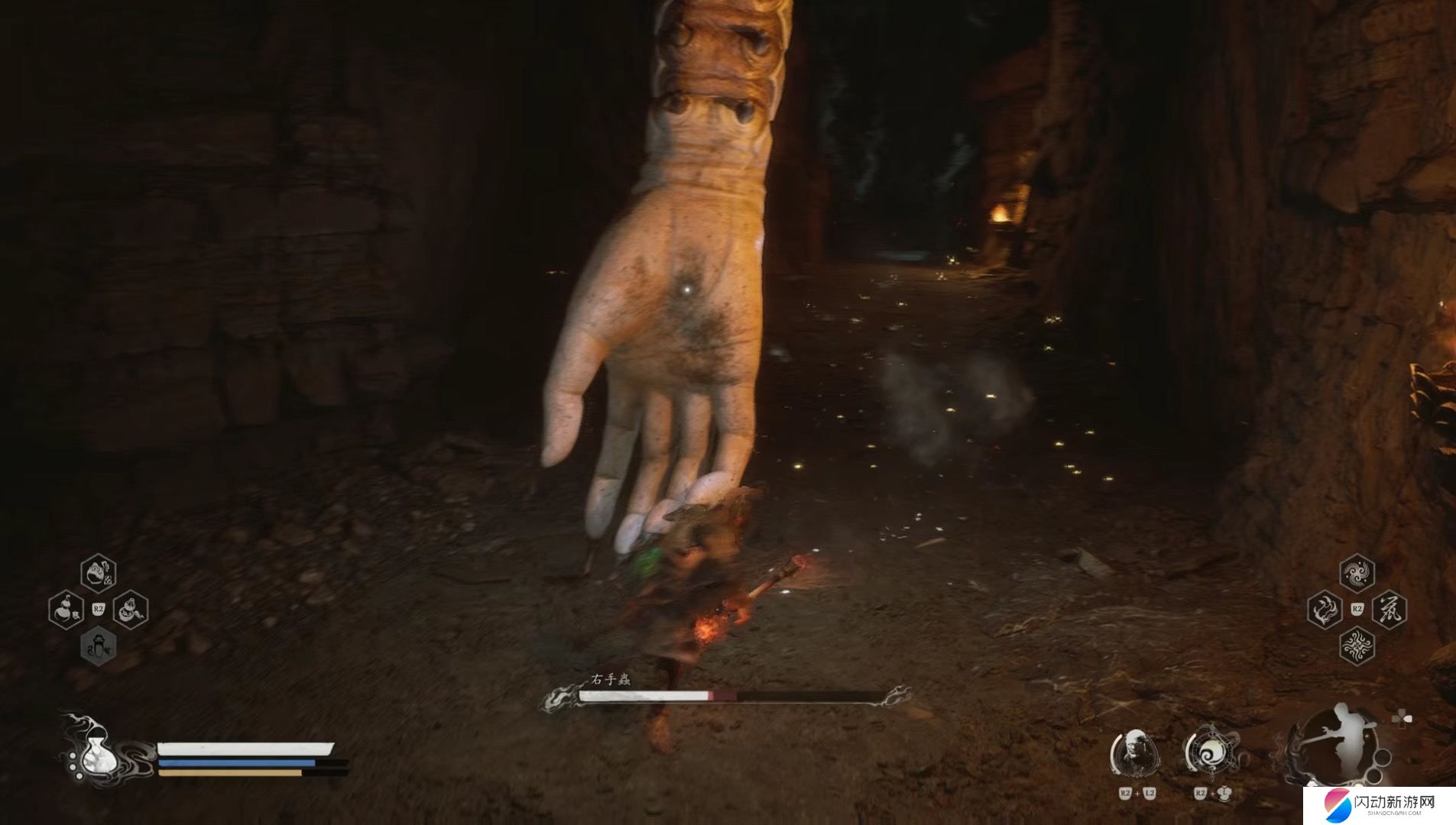Choose the greyed-out bottom item slot

click(x=99, y=646)
